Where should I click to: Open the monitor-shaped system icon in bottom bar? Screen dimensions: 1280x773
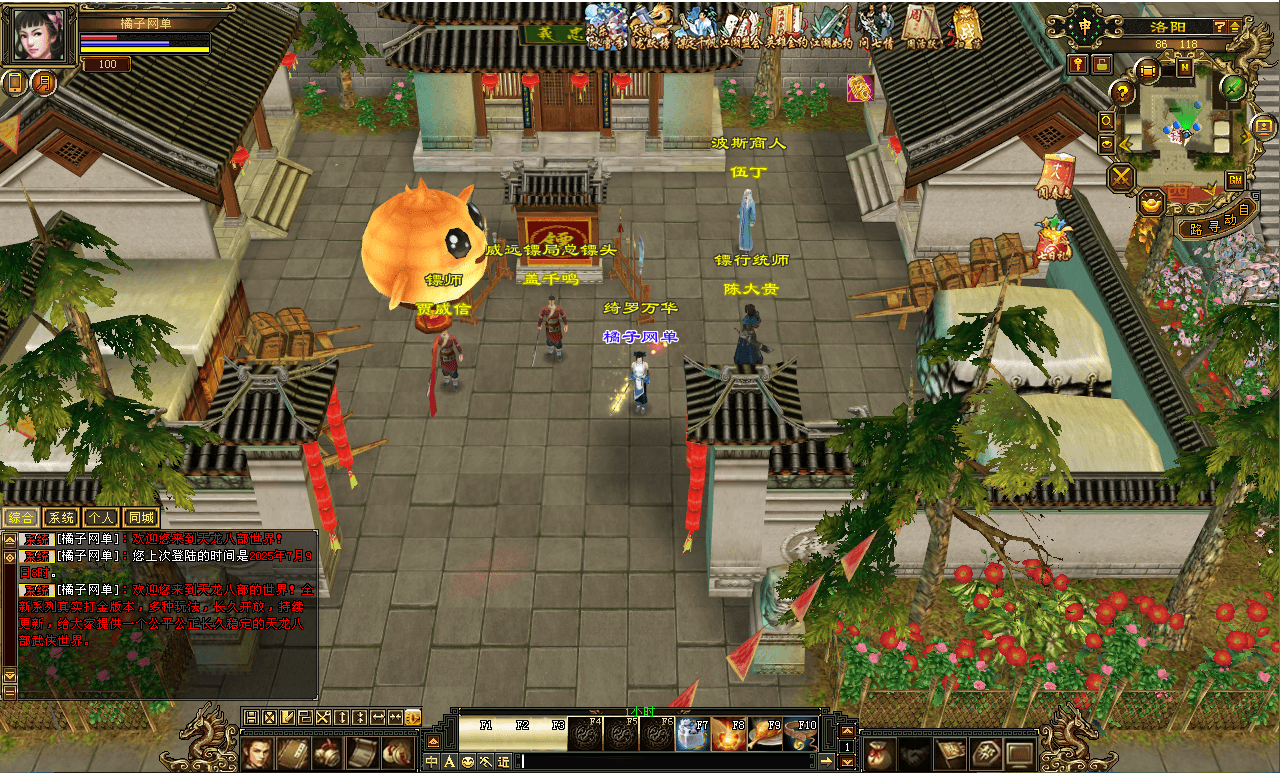[1019, 753]
